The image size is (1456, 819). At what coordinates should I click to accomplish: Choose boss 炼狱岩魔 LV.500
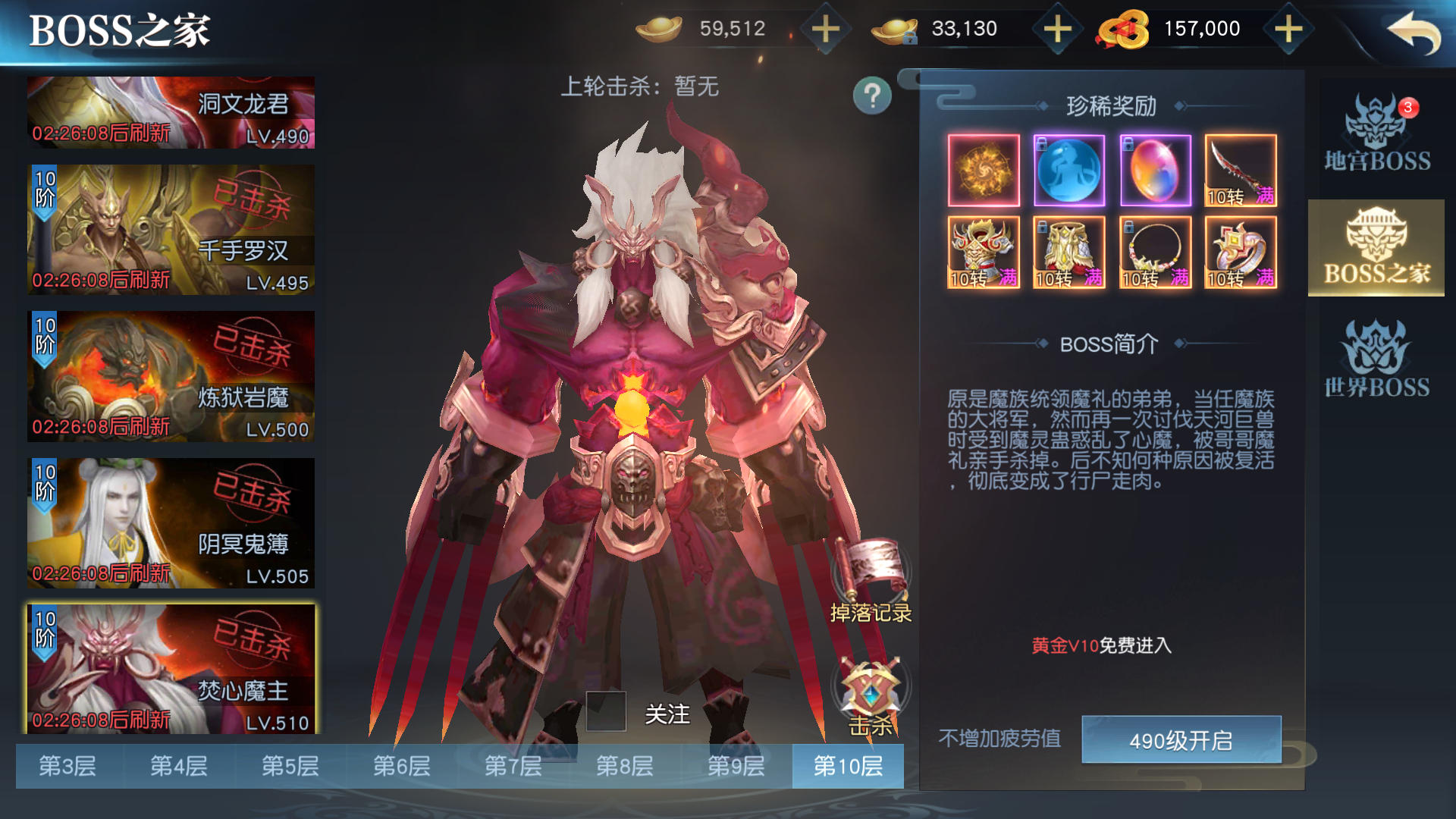point(171,376)
